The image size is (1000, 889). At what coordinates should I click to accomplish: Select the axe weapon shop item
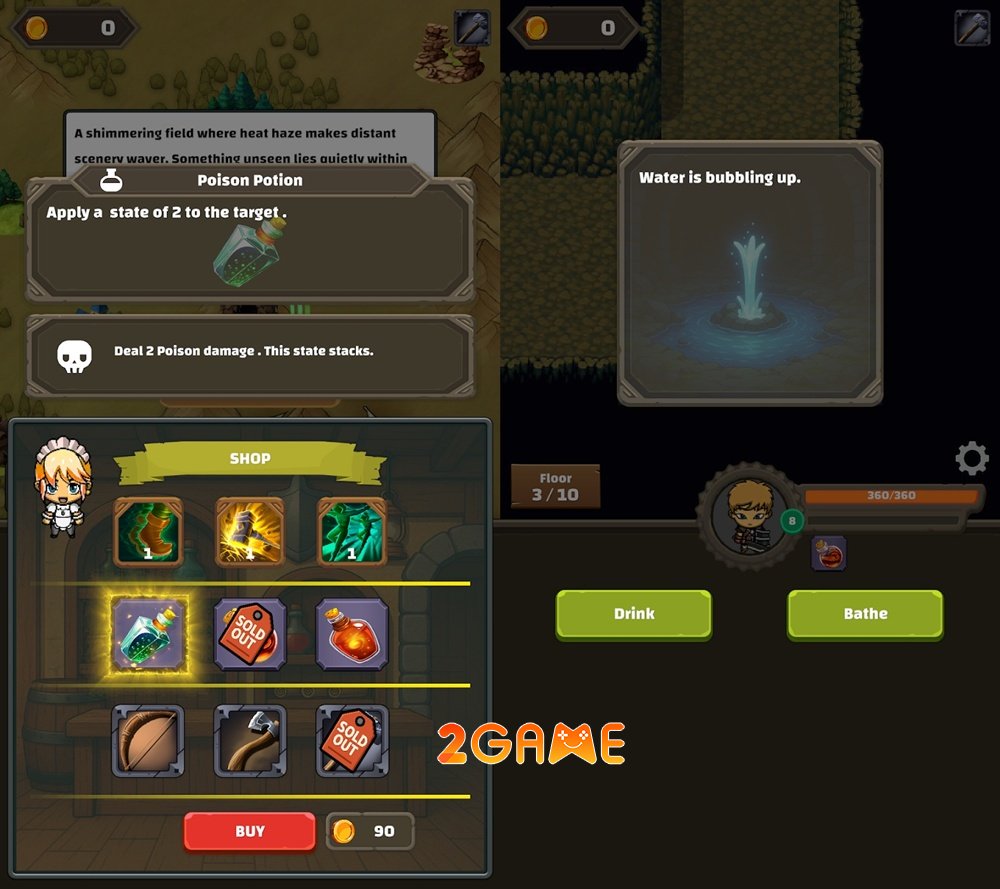tap(250, 741)
